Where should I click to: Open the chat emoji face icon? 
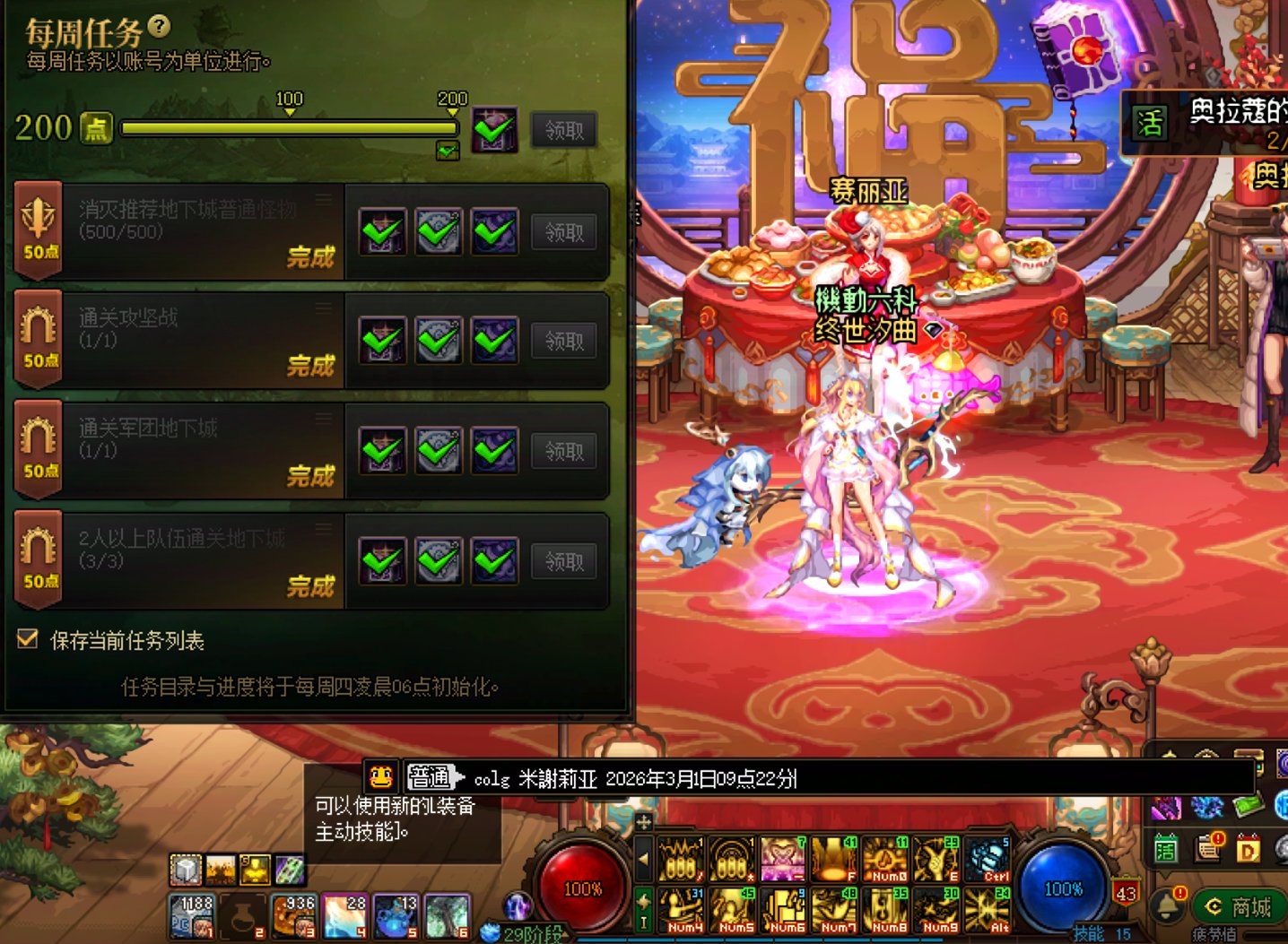(381, 777)
